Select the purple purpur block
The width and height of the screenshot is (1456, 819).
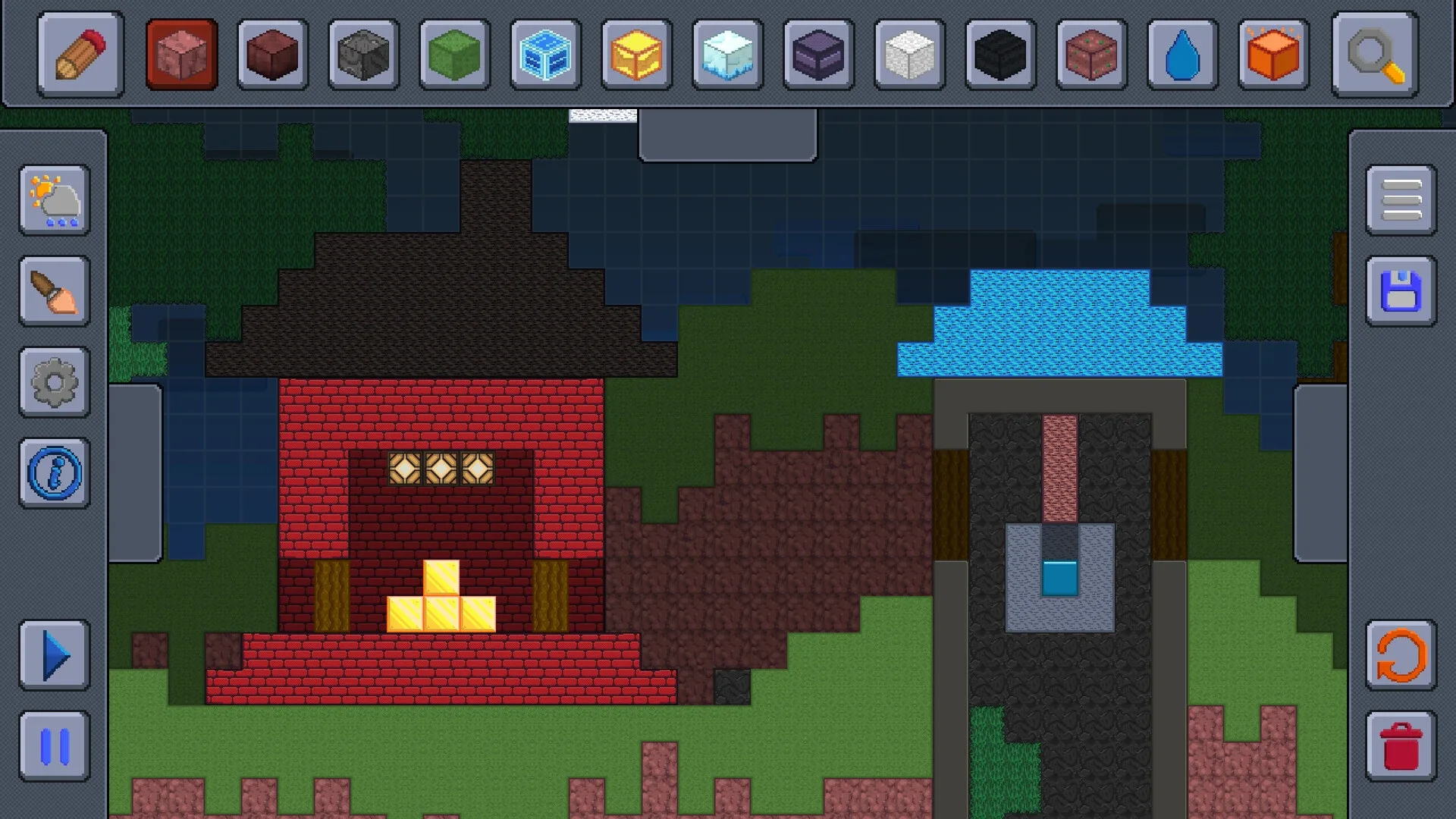point(819,54)
